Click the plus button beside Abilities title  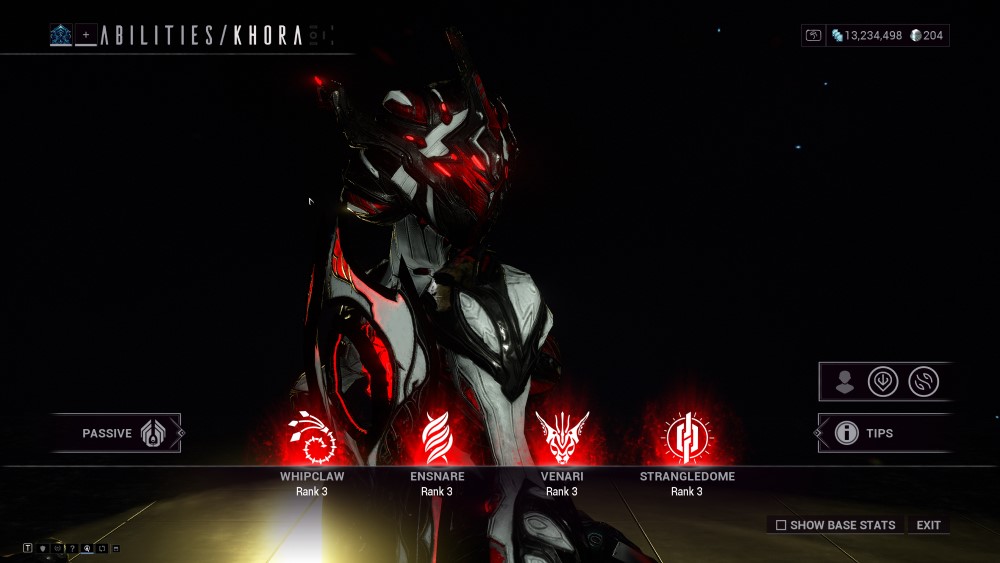click(86, 35)
